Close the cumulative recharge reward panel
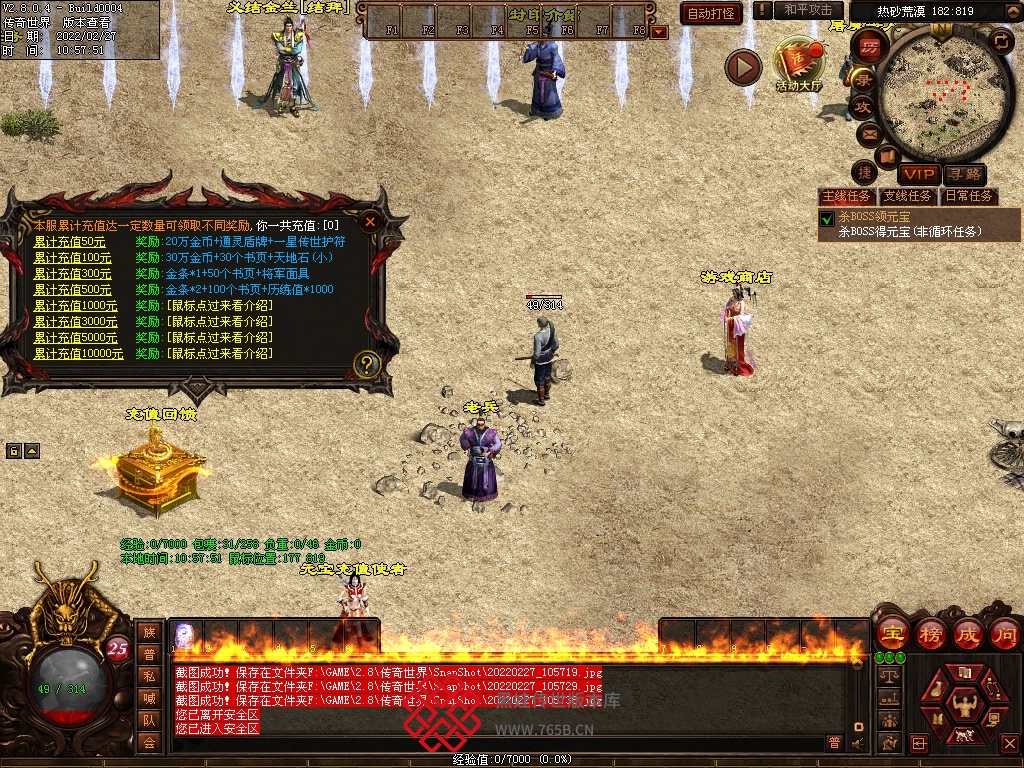1024x768 pixels. 370,222
